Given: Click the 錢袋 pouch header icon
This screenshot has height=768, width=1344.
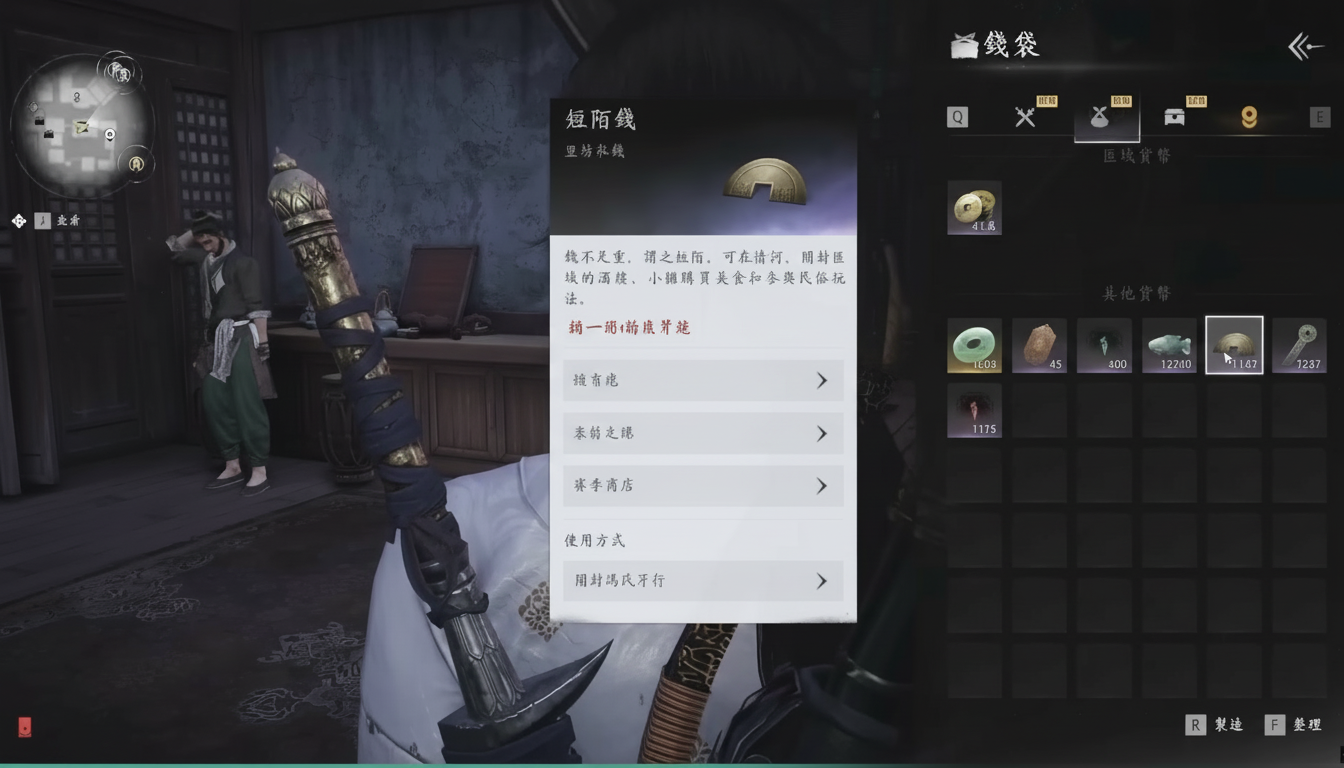Looking at the screenshot, I should tap(963, 44).
